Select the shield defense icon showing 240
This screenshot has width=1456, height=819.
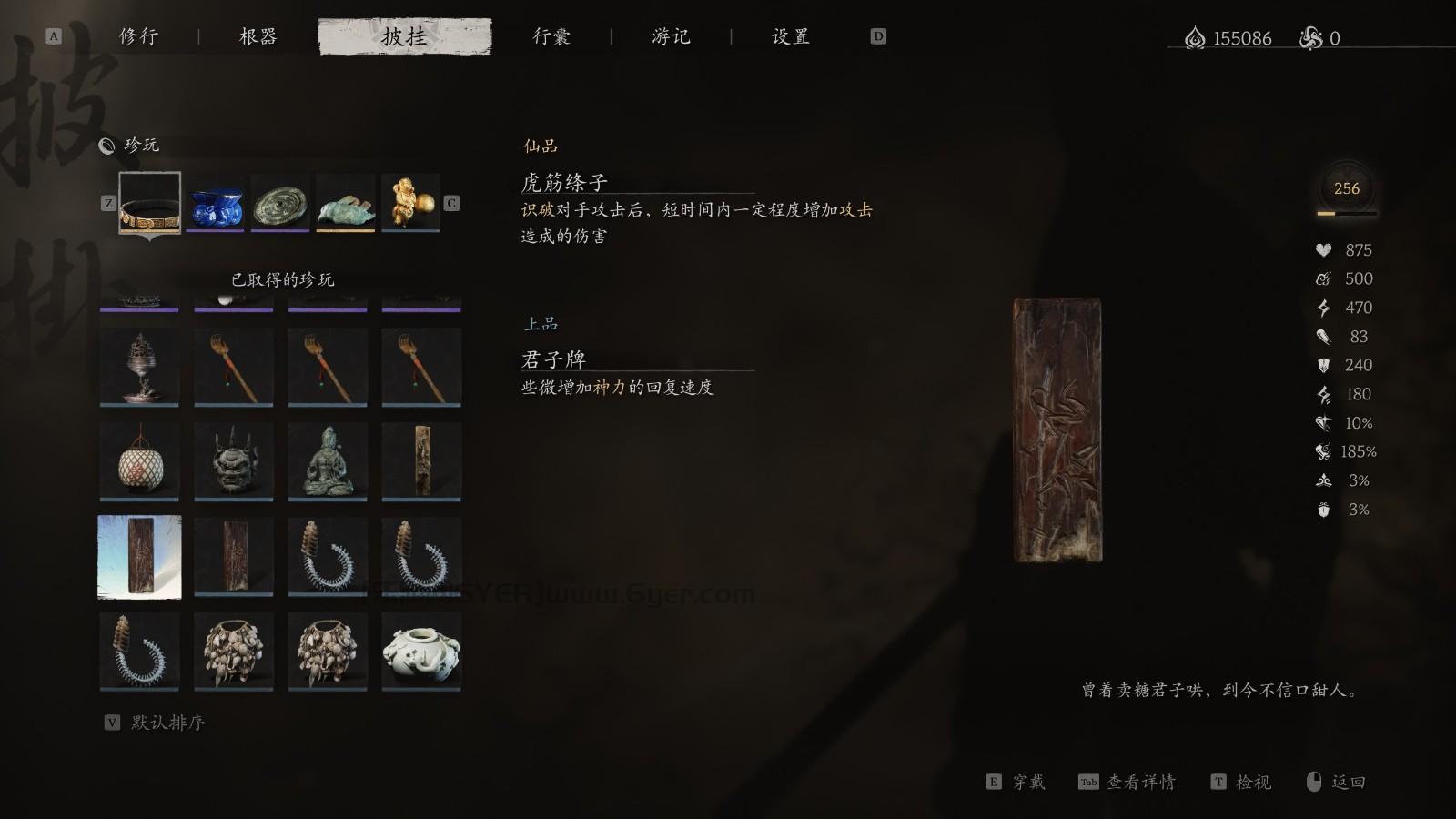(1322, 365)
